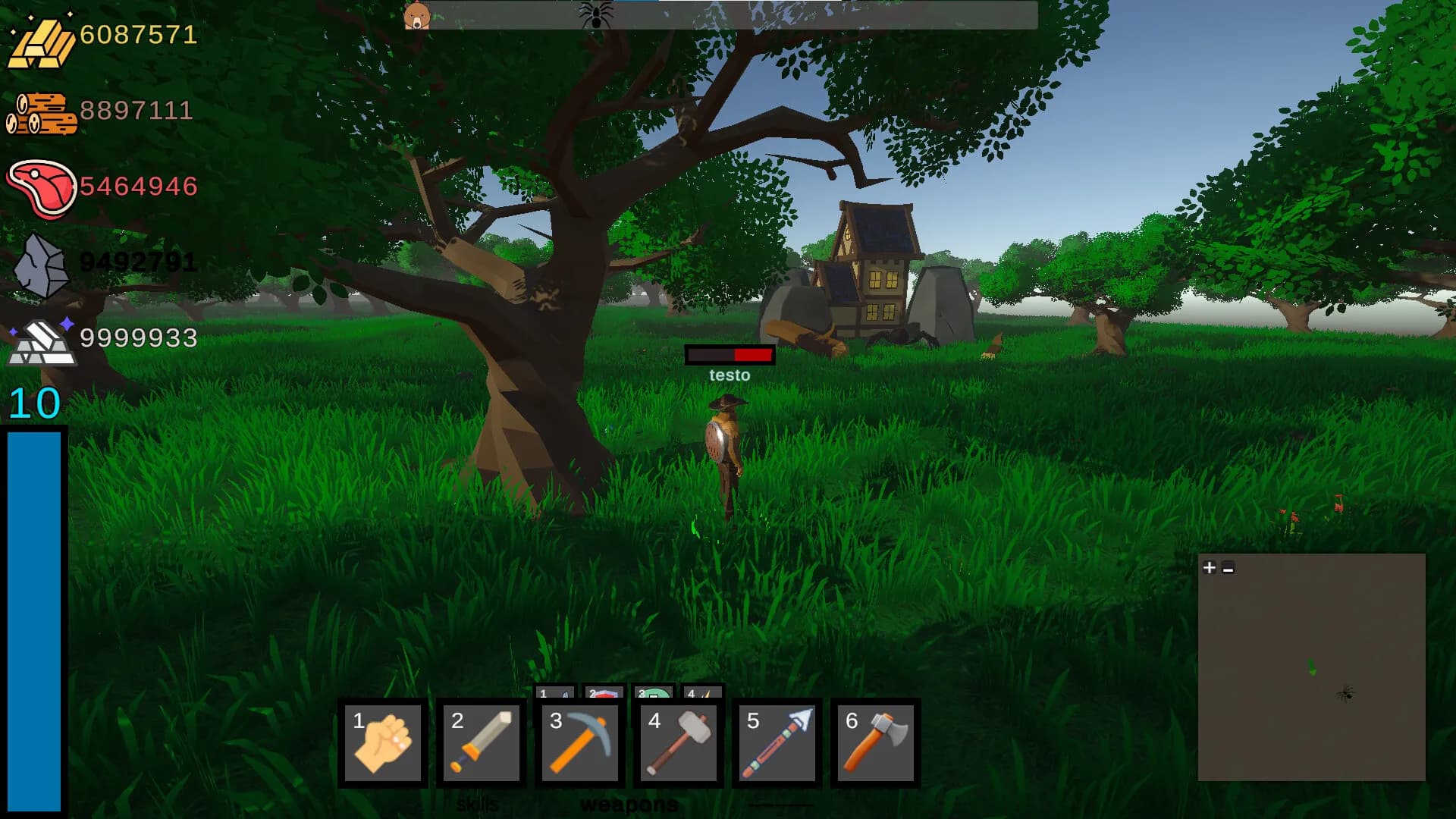Equip the hammer from hotbar slot 4
This screenshot has width=1456, height=819.
(677, 743)
